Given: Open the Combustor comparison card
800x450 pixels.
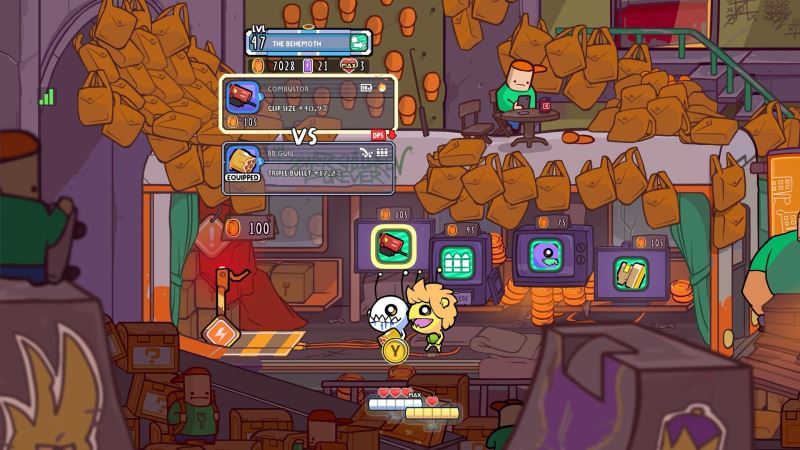Looking at the screenshot, I should point(309,103).
